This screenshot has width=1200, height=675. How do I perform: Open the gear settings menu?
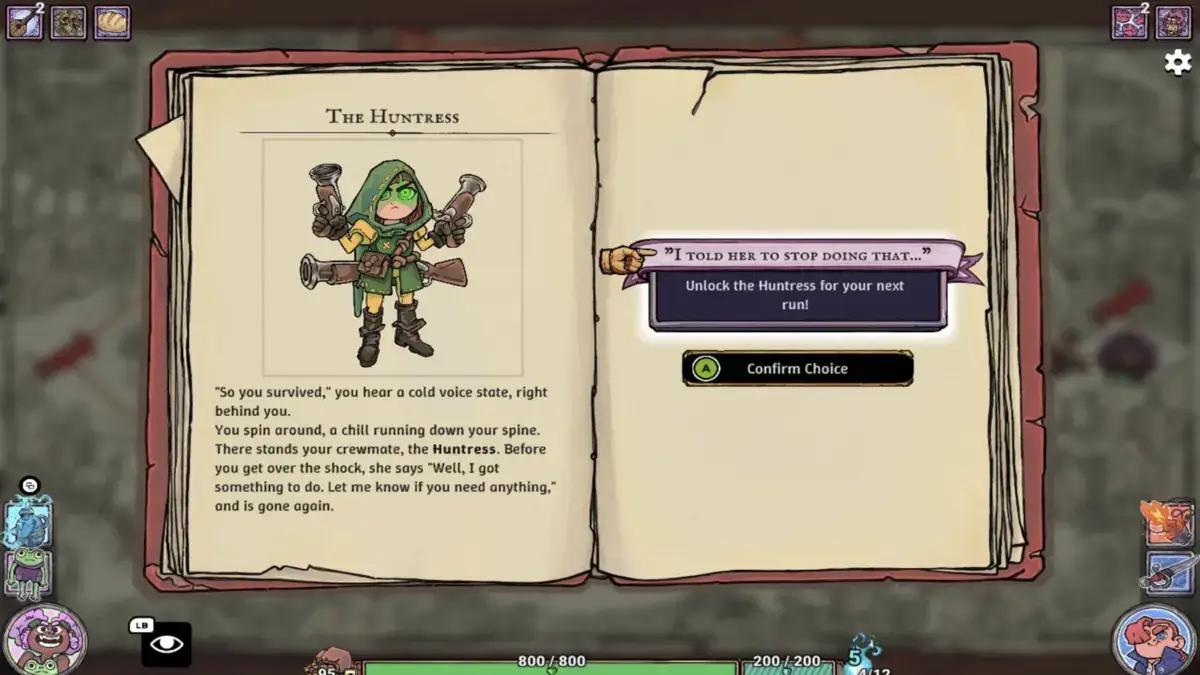click(1178, 62)
